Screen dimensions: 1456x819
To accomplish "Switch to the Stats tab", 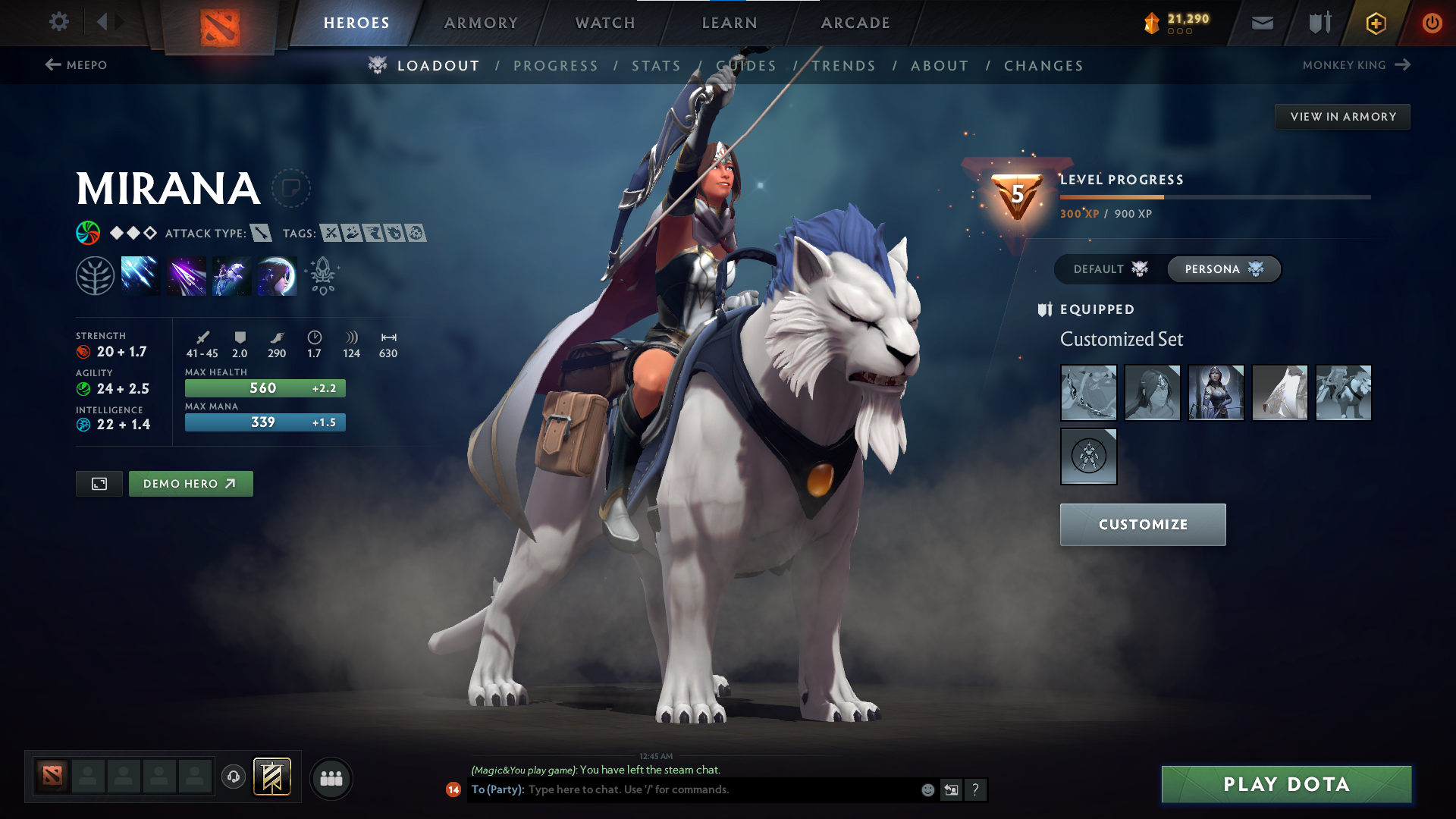I will click(x=657, y=65).
